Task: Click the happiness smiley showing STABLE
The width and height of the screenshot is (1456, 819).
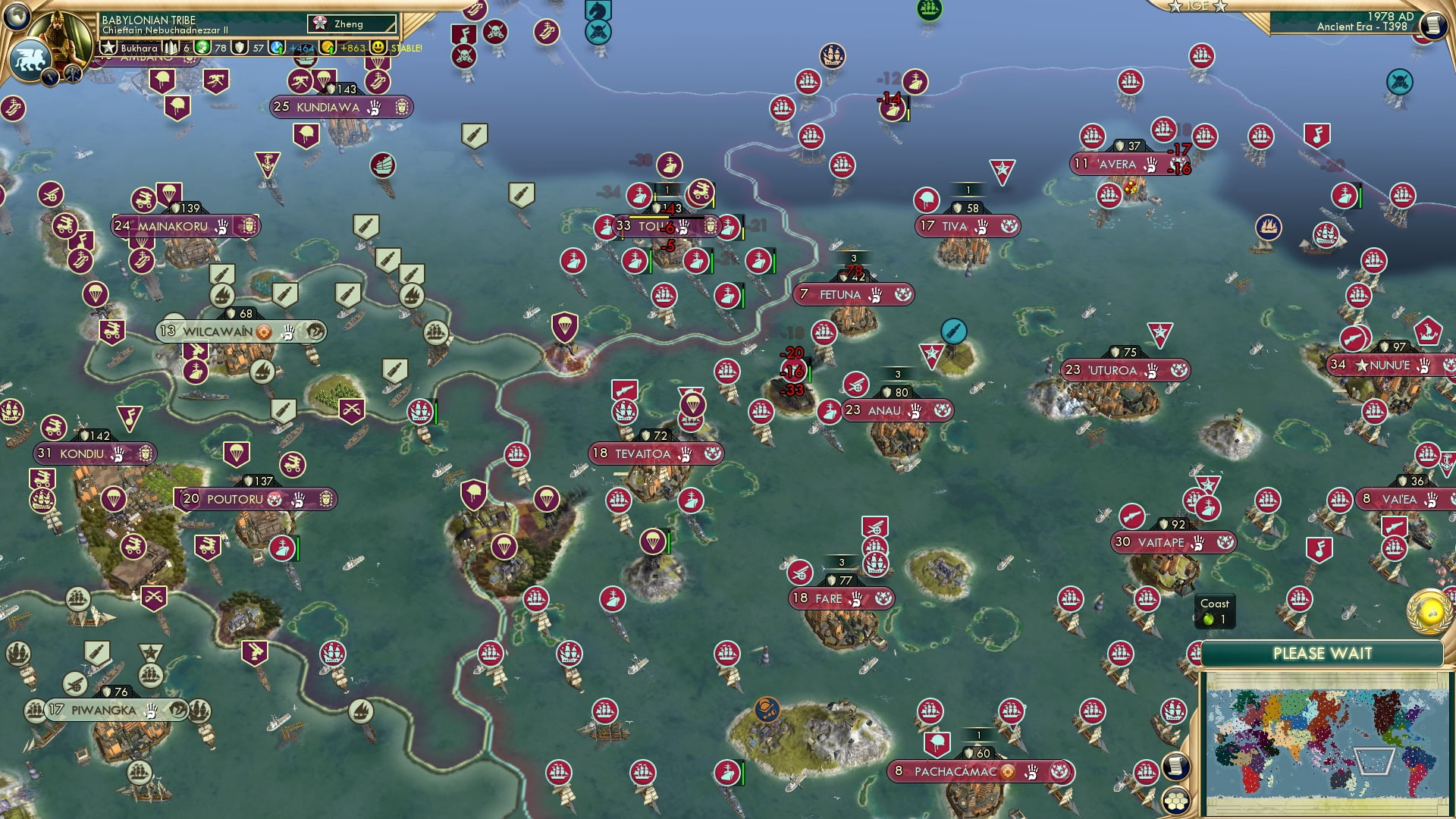Action: click(377, 47)
